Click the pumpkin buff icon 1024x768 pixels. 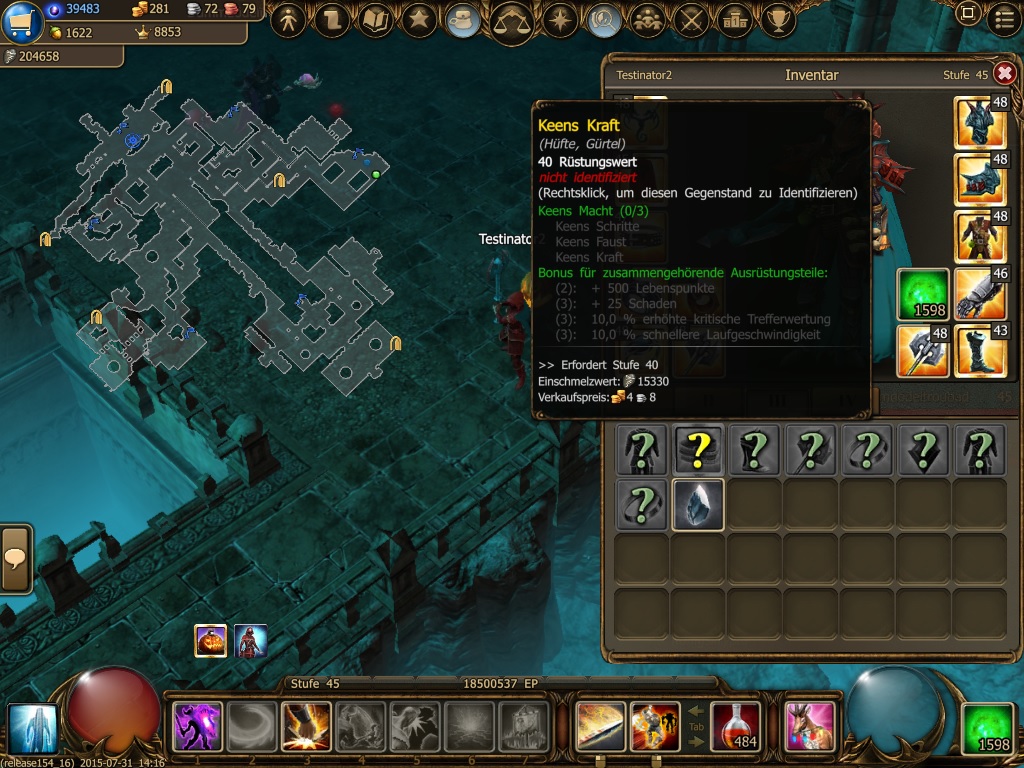(x=210, y=641)
